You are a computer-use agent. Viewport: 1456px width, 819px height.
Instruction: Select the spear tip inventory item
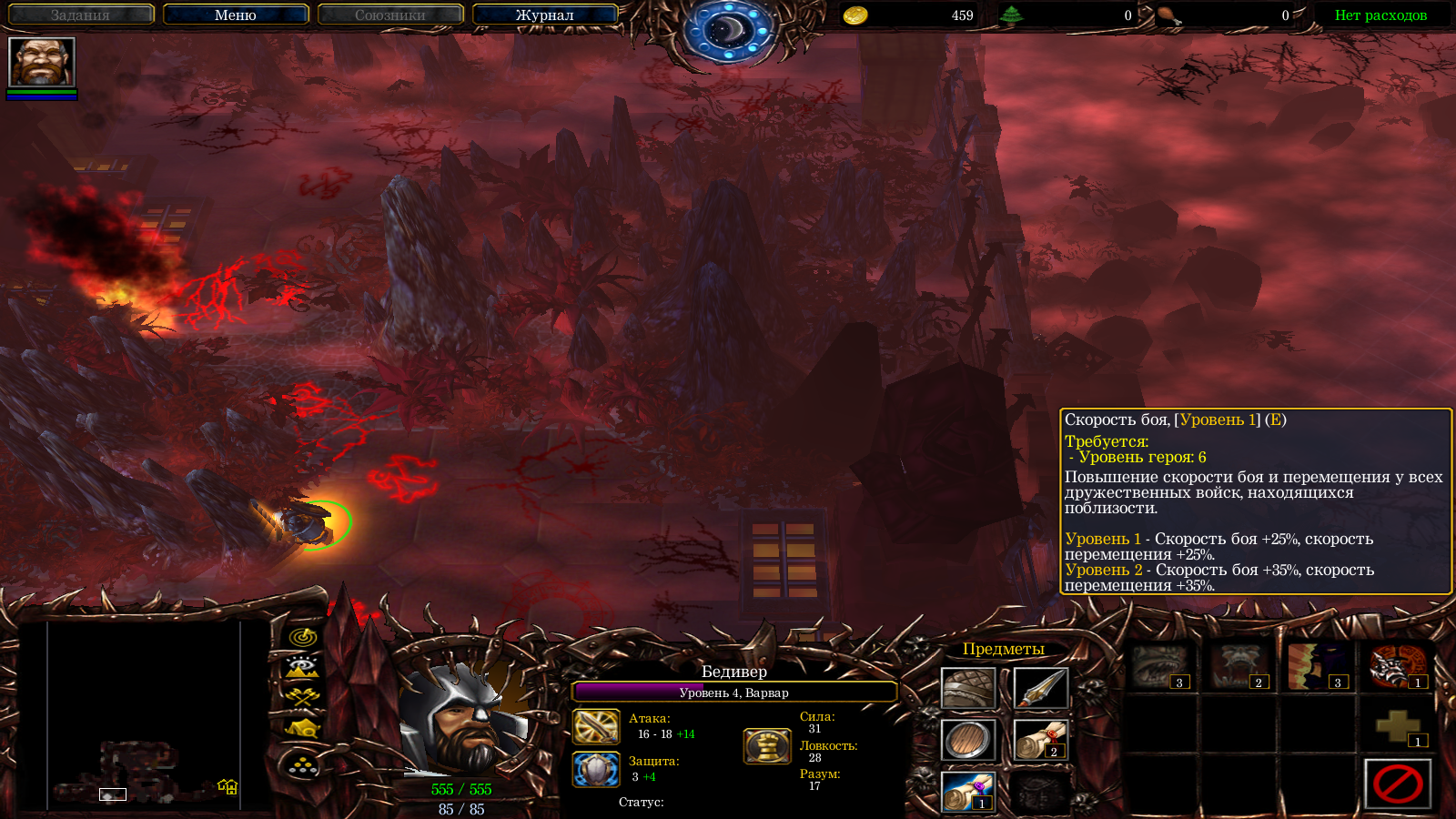[1039, 688]
